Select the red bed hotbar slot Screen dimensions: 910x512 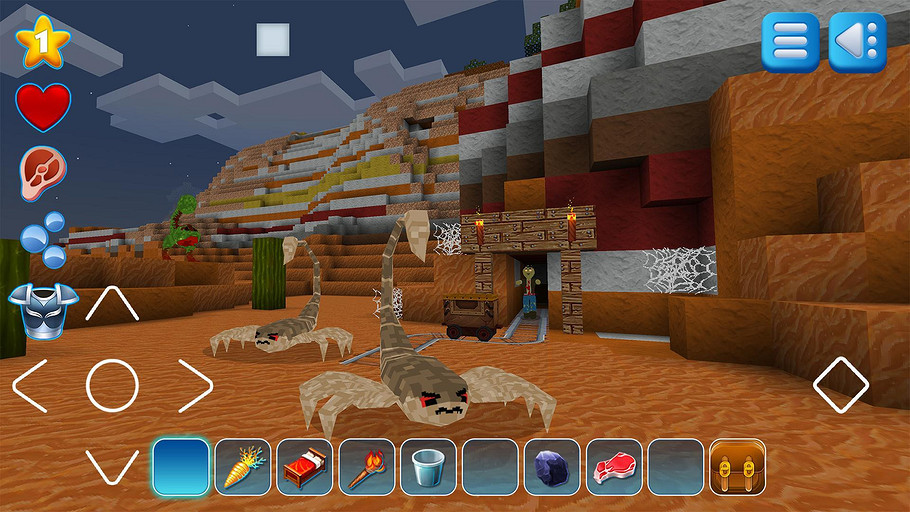[305, 467]
